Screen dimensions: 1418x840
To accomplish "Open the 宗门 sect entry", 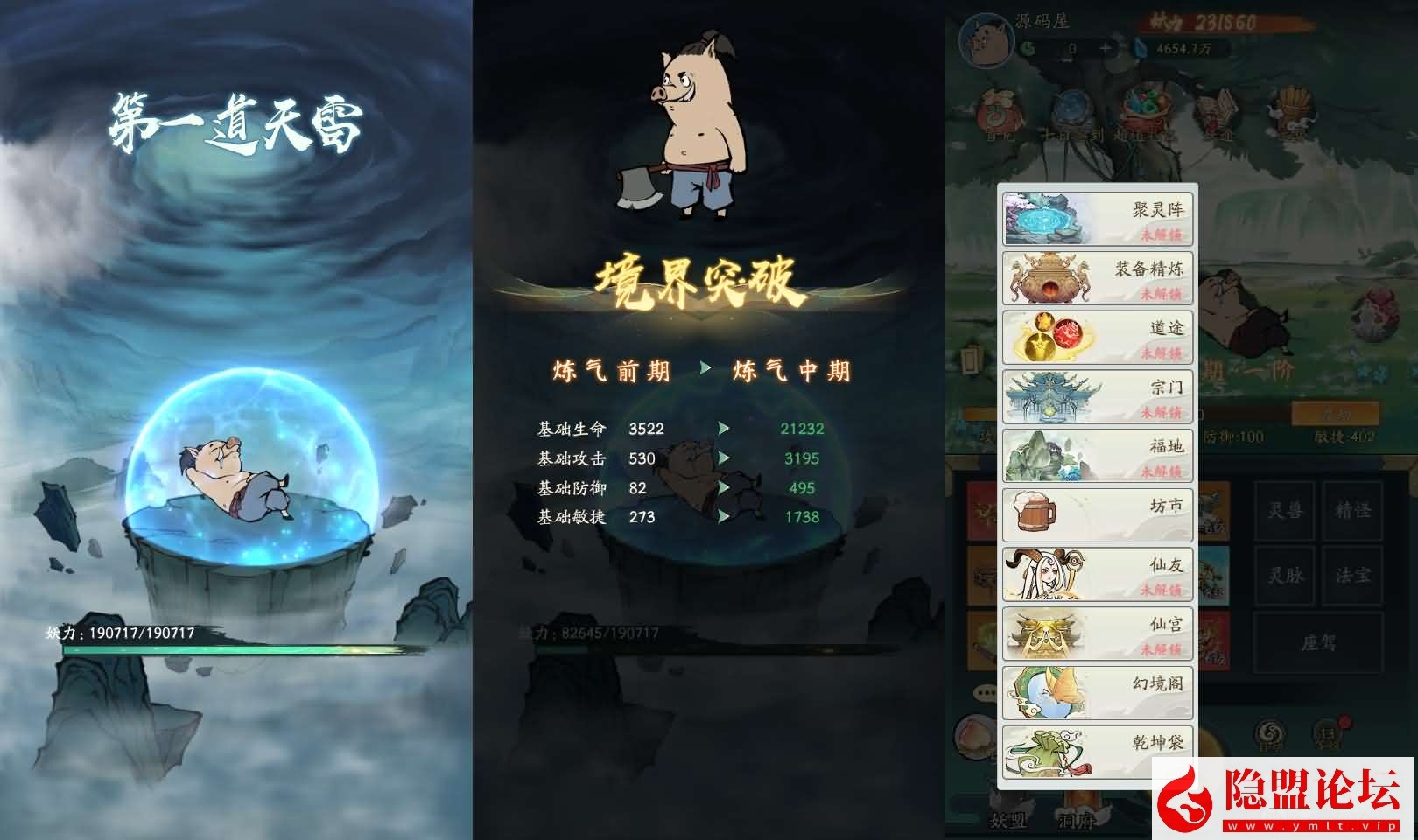I will (x=1097, y=396).
